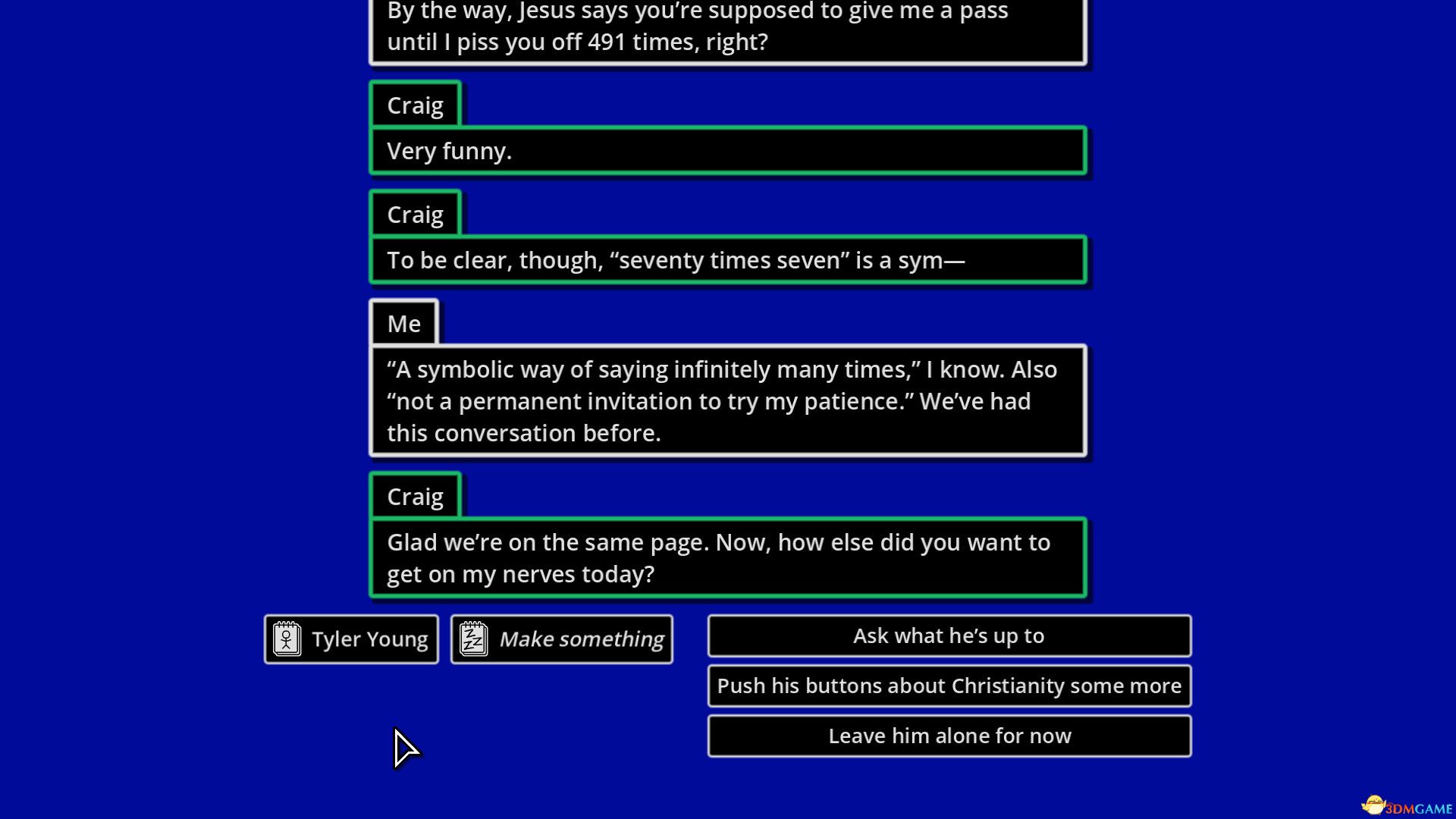Screen dimensions: 1456x819
Task: Click the person notepad icon beside Tyler Young
Action: coord(286,639)
